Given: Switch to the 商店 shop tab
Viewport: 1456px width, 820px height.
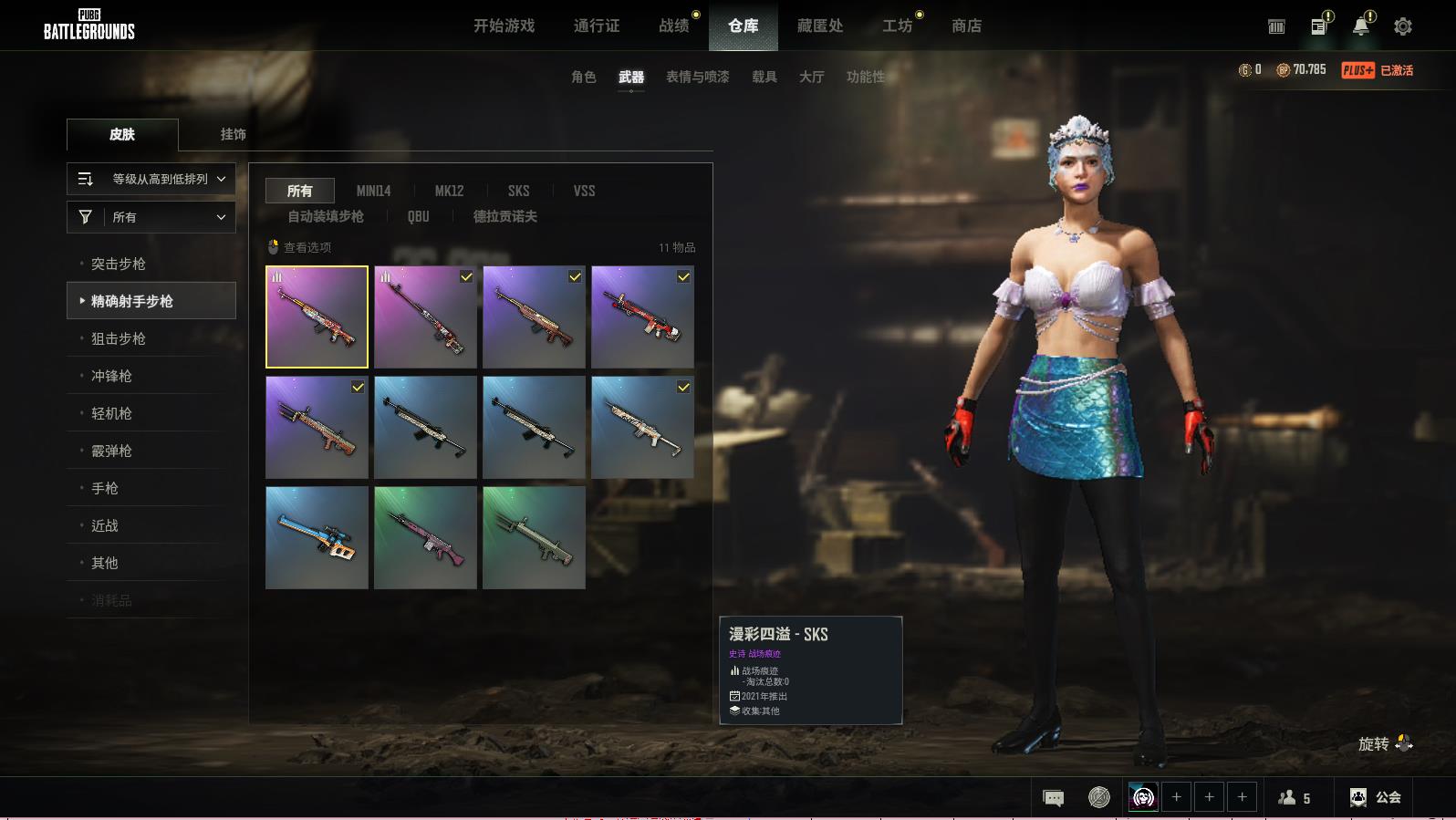Looking at the screenshot, I should tap(966, 26).
